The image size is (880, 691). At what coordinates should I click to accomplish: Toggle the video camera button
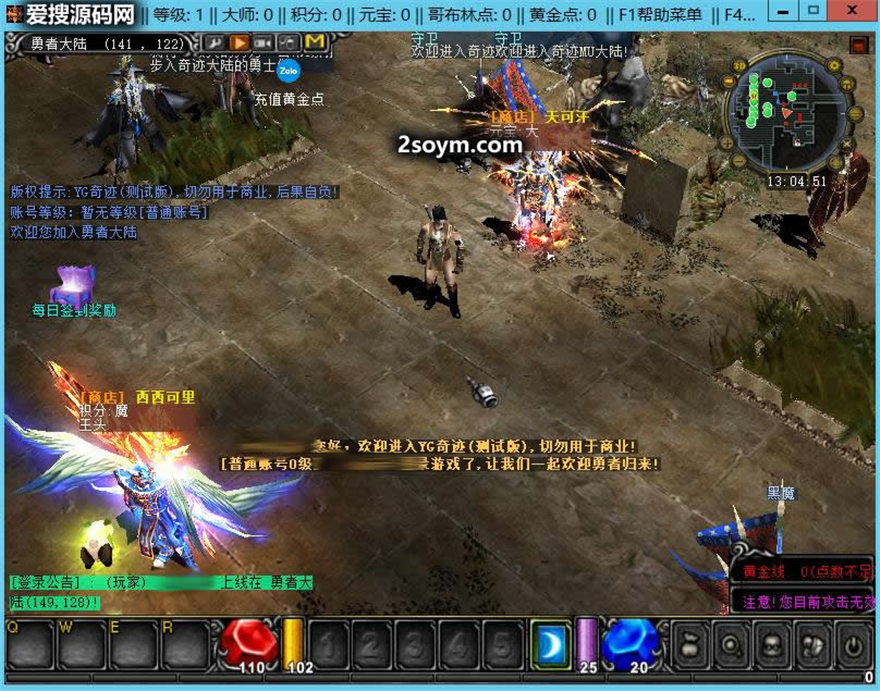[x=264, y=42]
